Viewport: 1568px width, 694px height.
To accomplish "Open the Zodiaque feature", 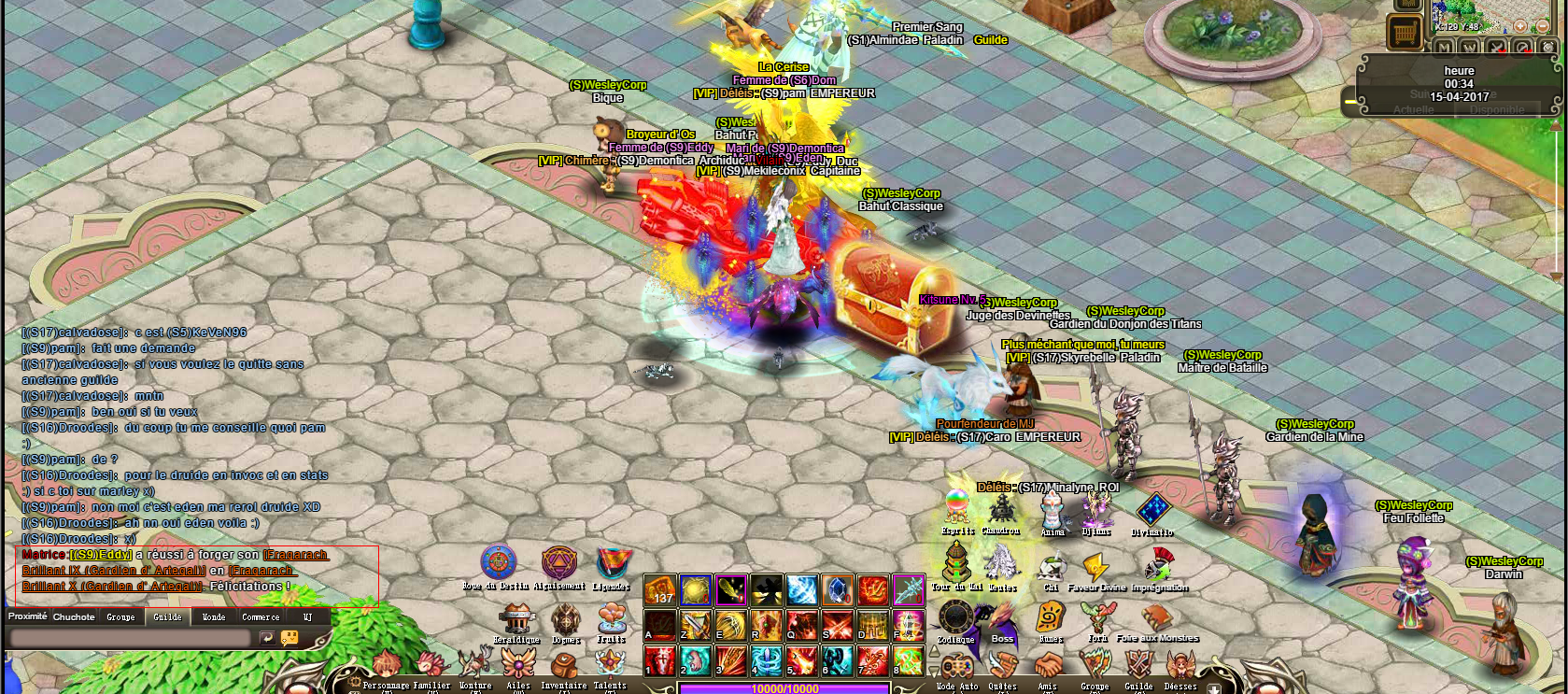I will coord(956,617).
